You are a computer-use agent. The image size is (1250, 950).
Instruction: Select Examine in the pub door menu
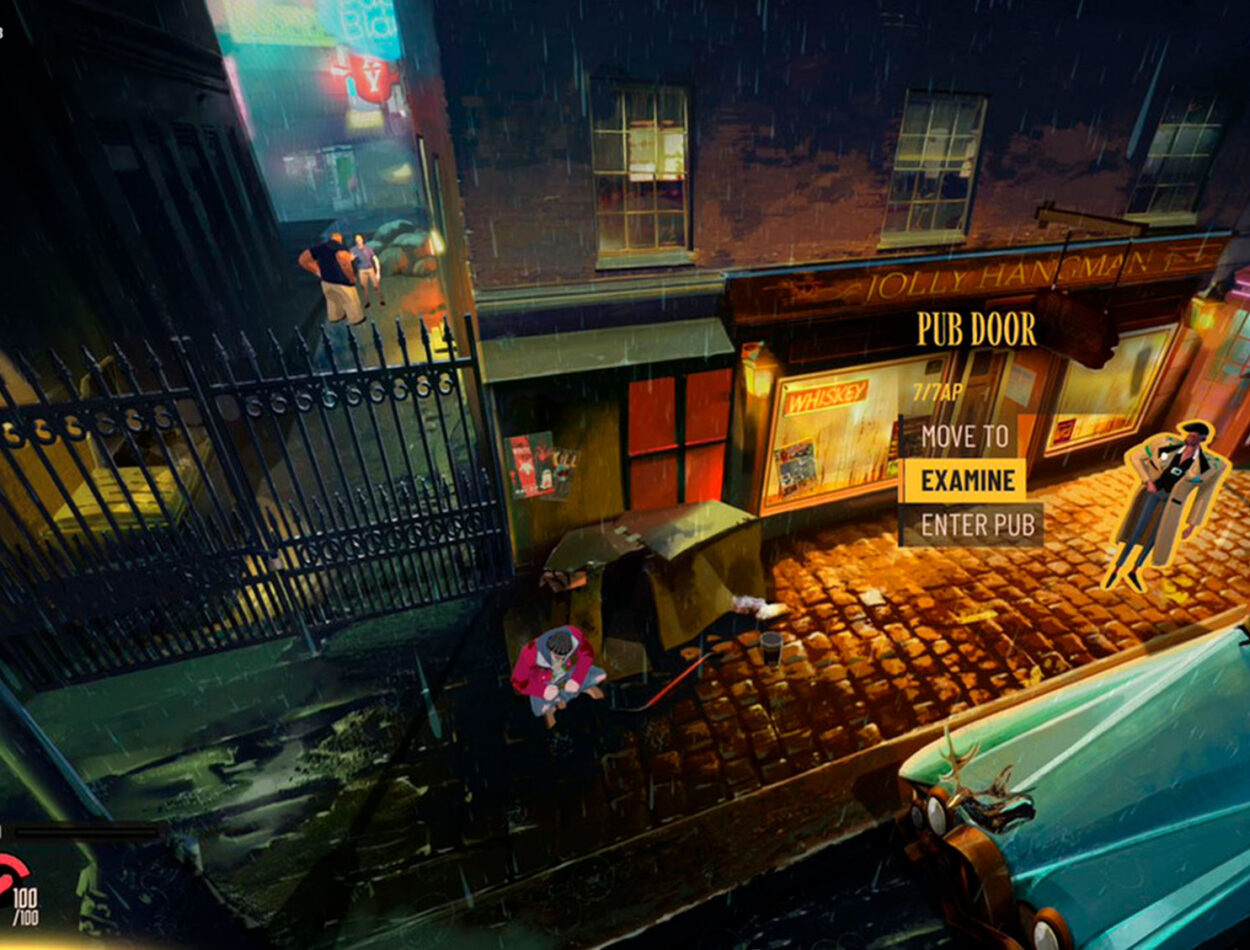[966, 481]
